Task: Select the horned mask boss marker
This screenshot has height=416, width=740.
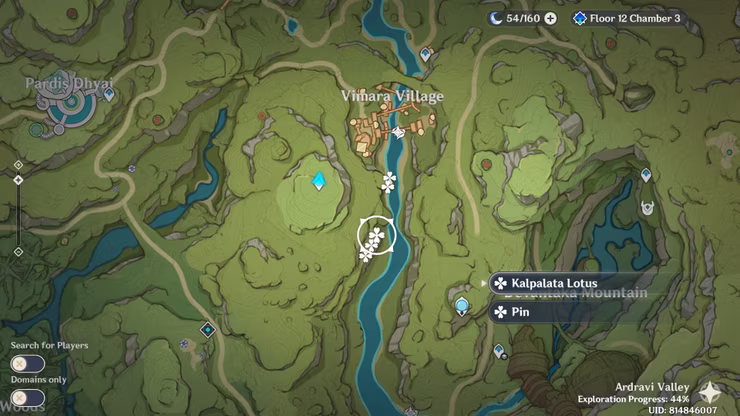Action: pyautogui.click(x=647, y=208)
